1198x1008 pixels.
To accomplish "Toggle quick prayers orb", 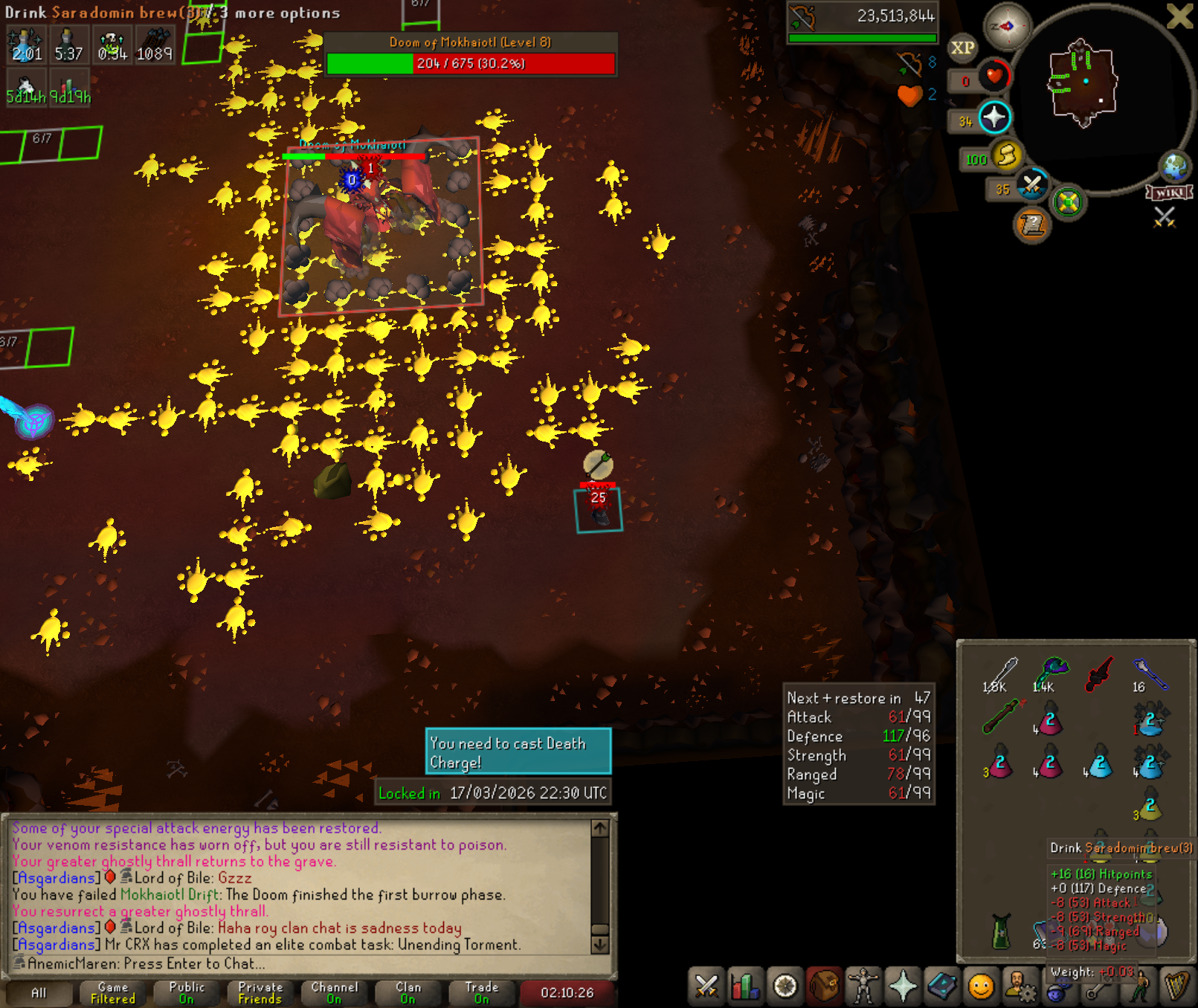I will point(994,117).
